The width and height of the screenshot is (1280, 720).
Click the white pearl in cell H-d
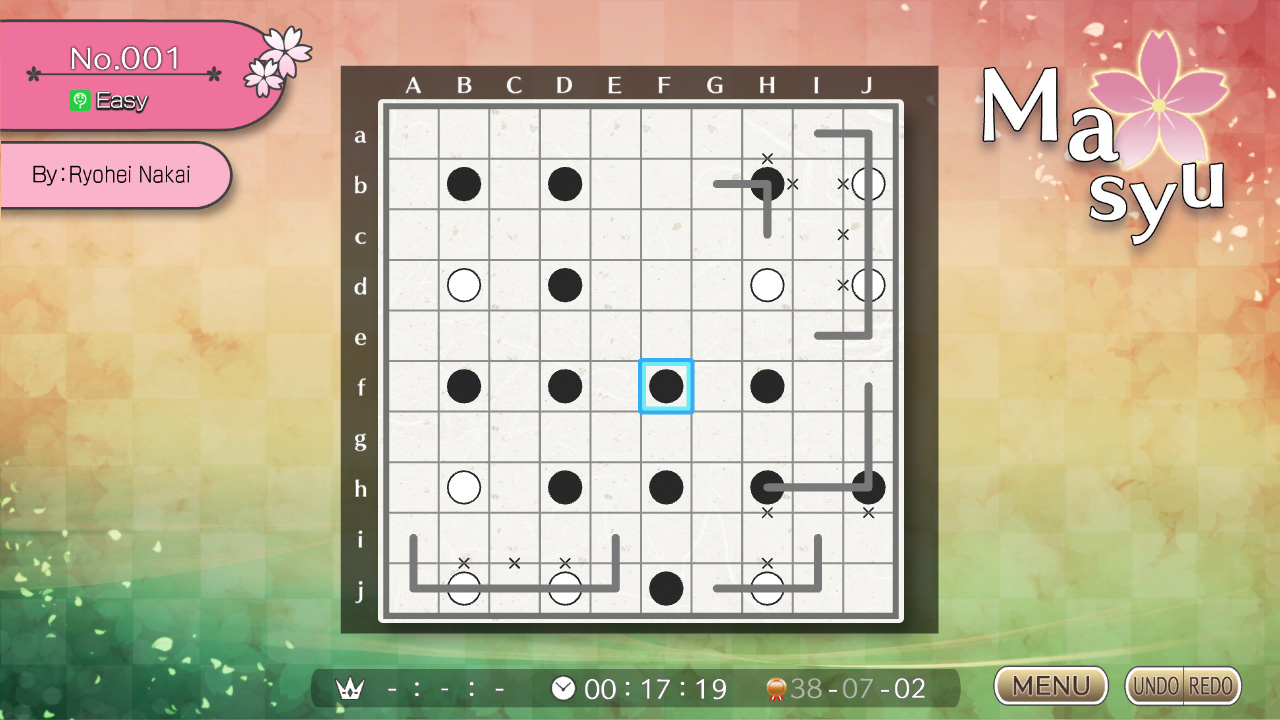pos(767,285)
